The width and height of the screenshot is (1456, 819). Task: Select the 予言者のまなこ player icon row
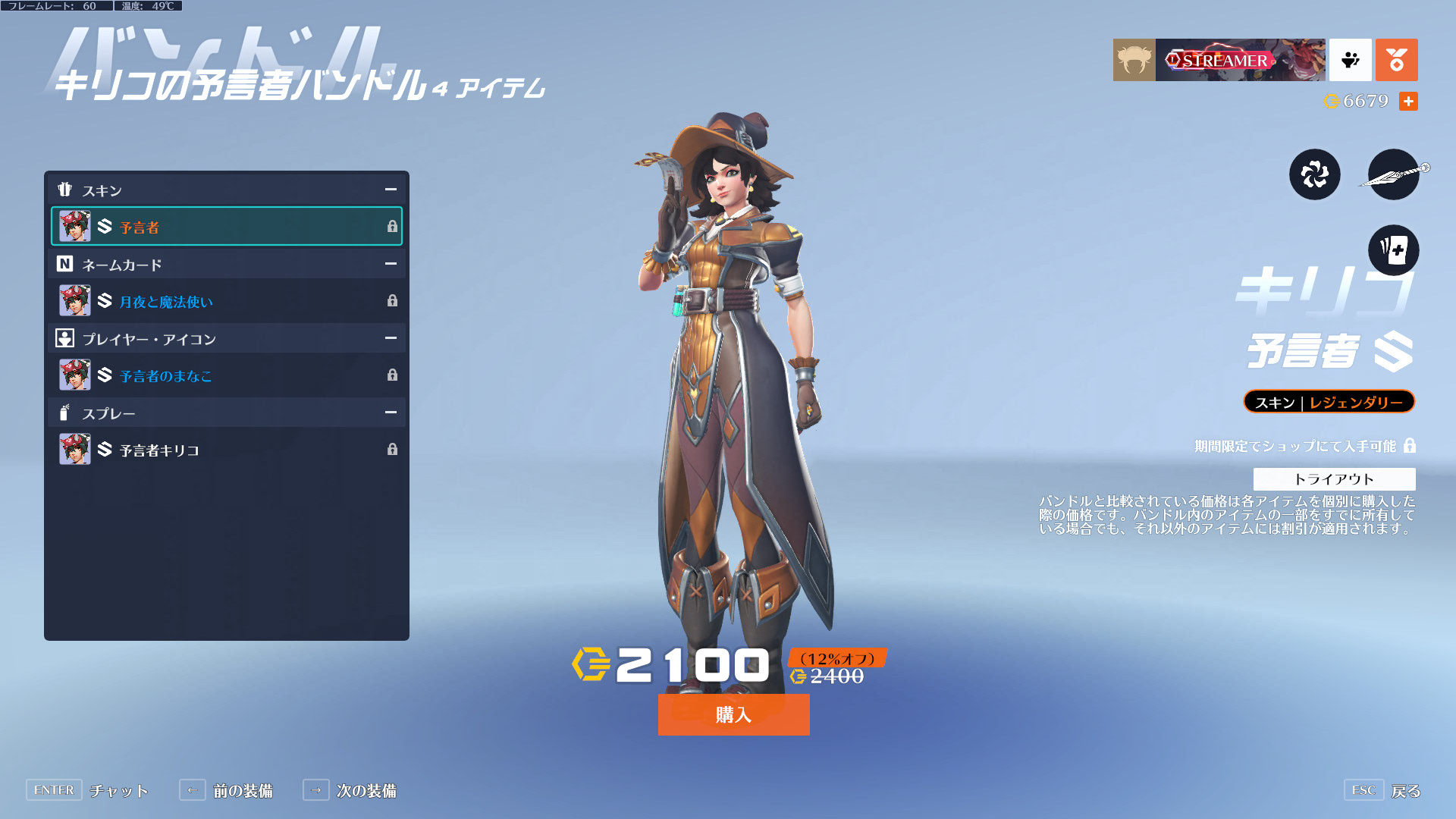(226, 375)
